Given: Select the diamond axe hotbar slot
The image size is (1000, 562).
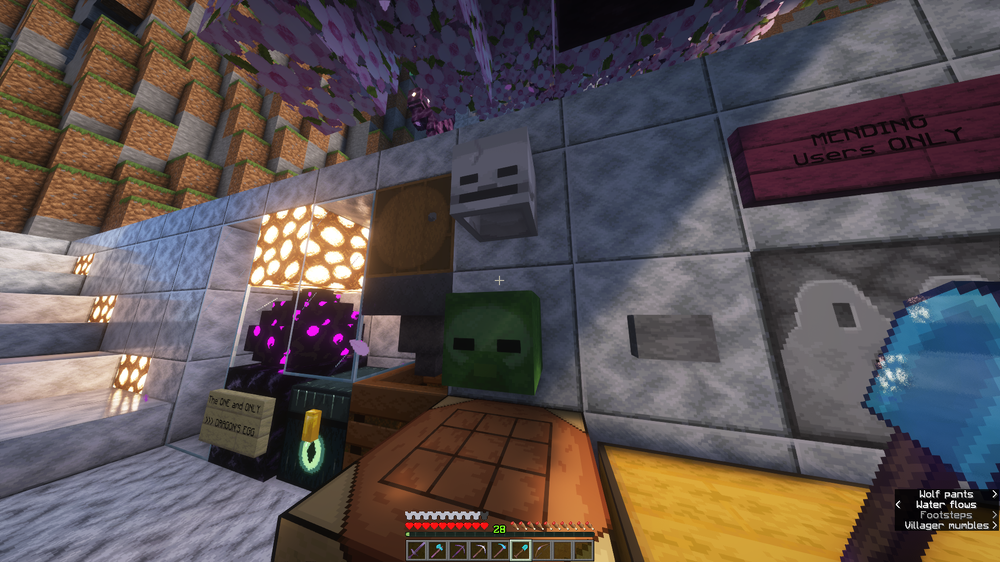Looking at the screenshot, I should (438, 550).
